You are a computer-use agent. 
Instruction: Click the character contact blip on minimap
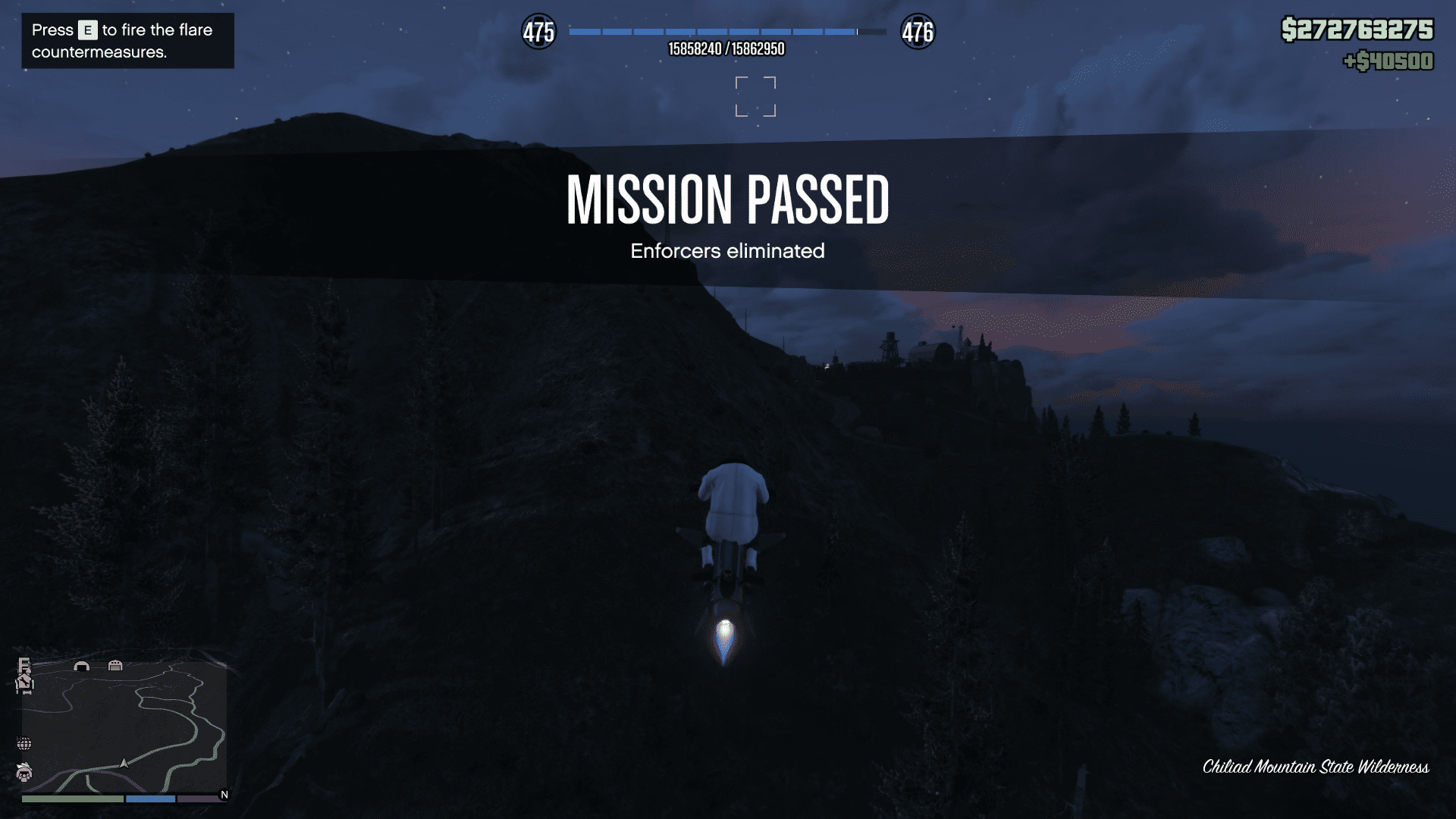[x=24, y=773]
